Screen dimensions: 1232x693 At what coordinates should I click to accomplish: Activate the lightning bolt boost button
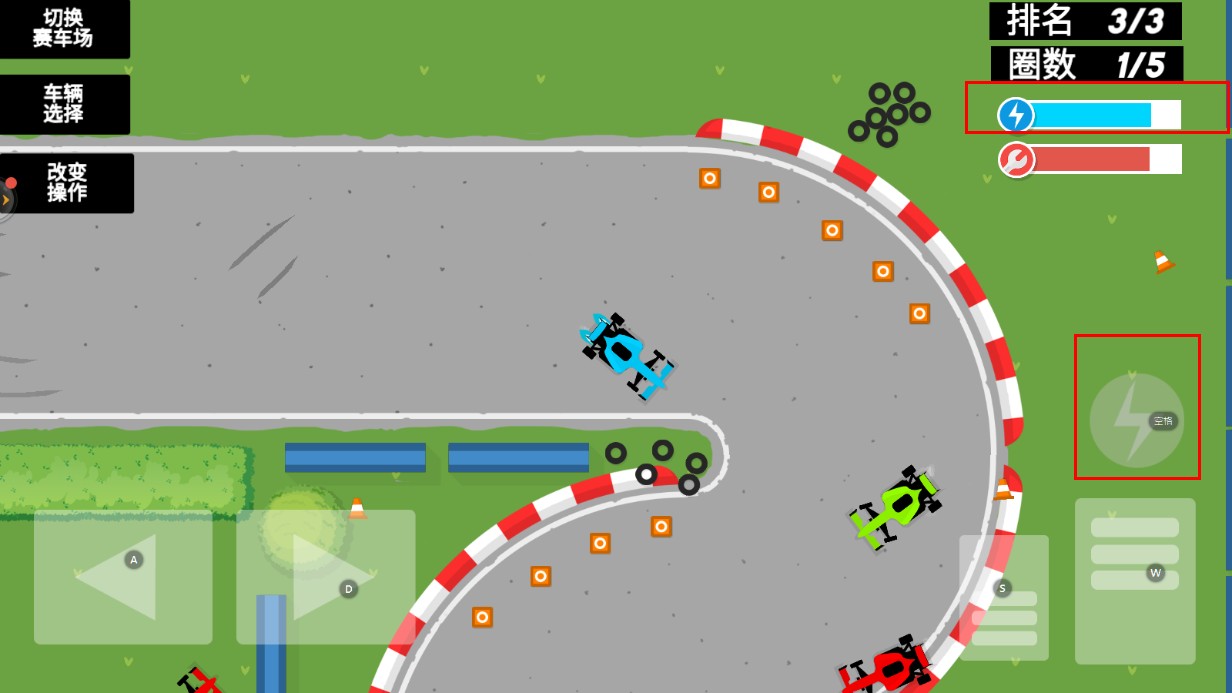(1136, 420)
